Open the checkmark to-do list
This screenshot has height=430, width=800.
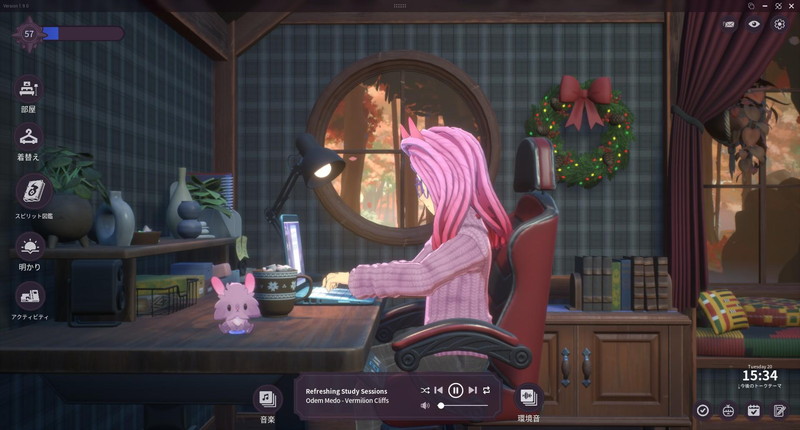coord(703,410)
